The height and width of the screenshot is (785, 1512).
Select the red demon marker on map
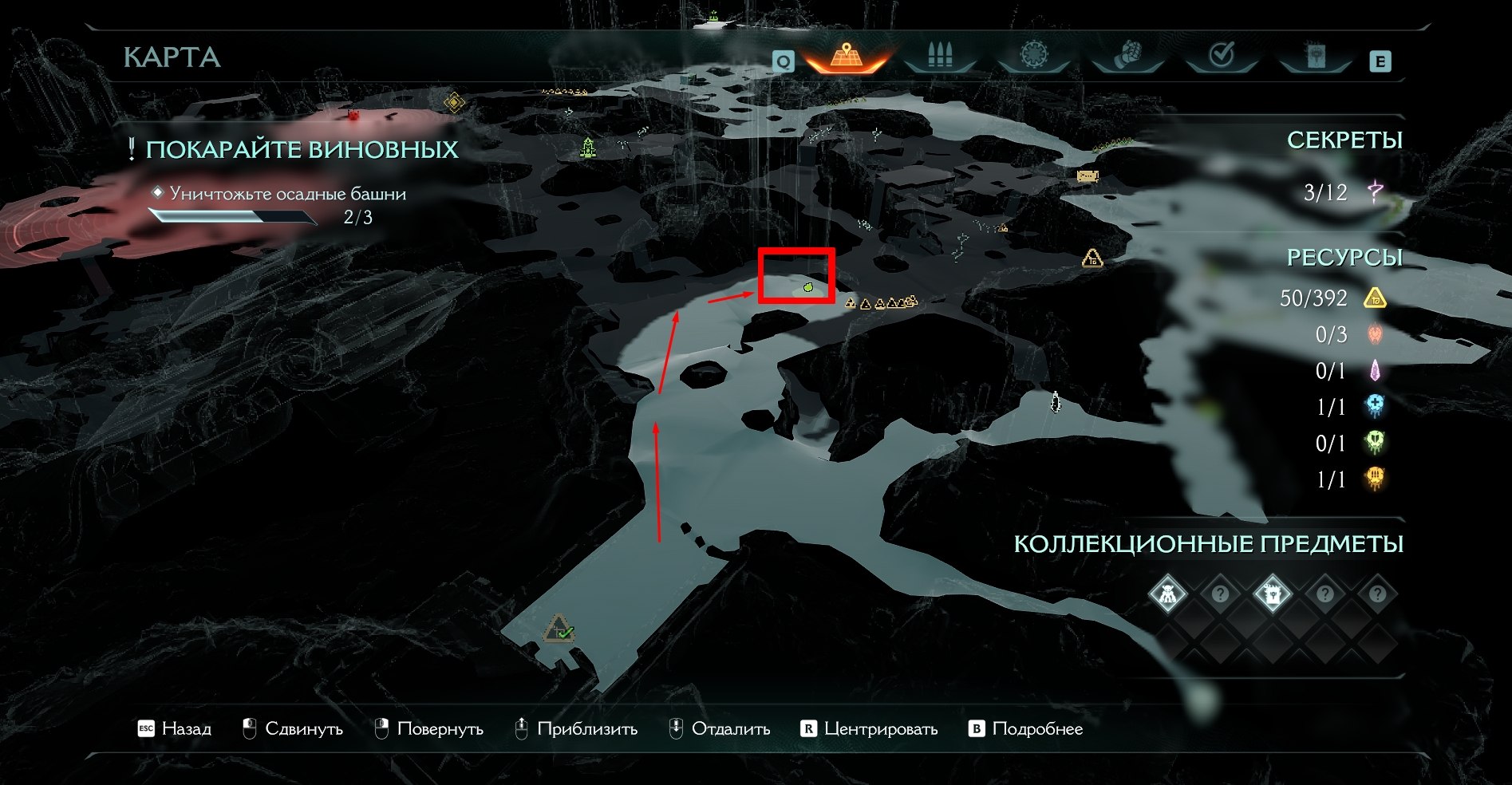click(x=353, y=116)
